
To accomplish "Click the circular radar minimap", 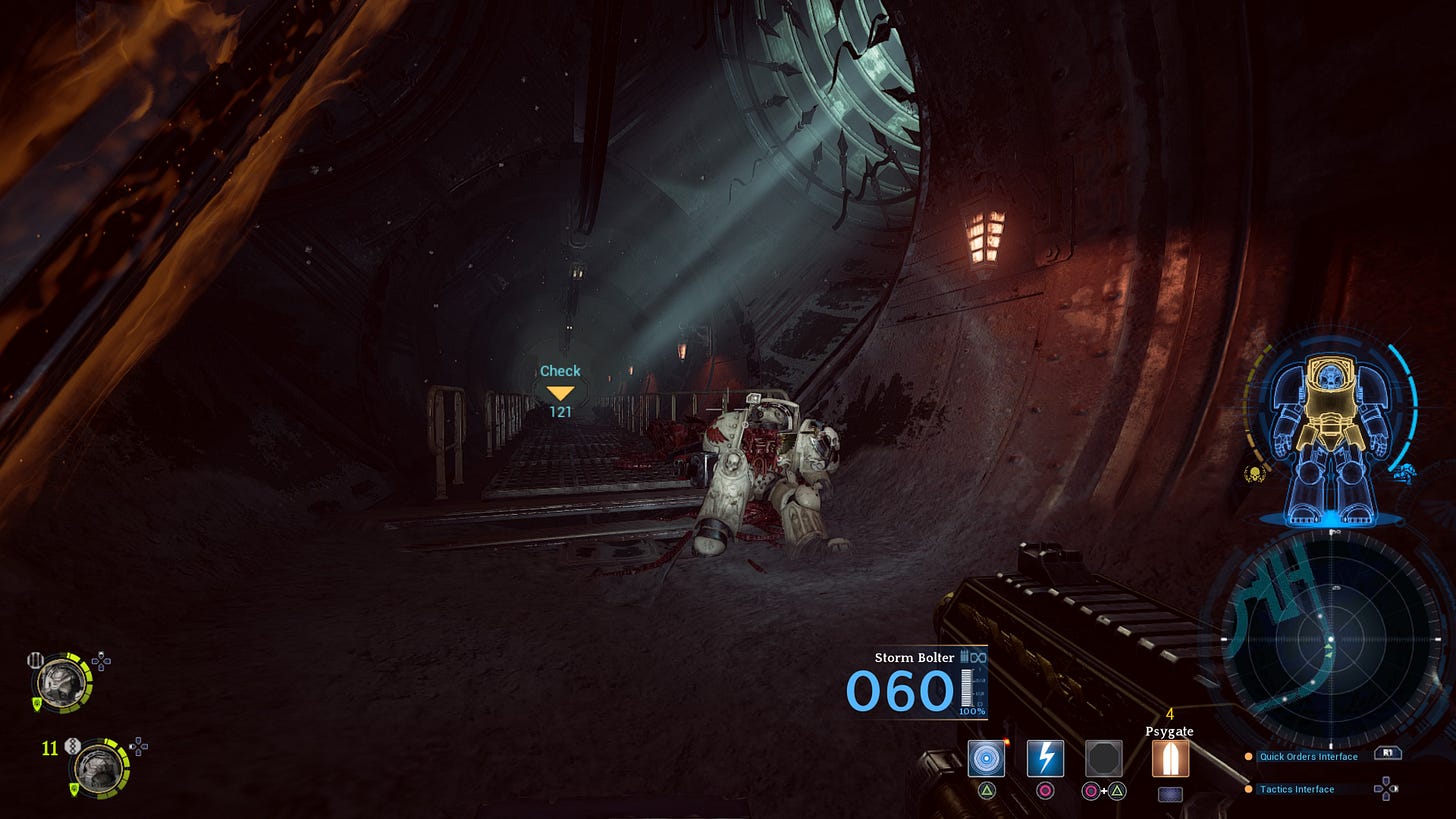I will [1329, 637].
